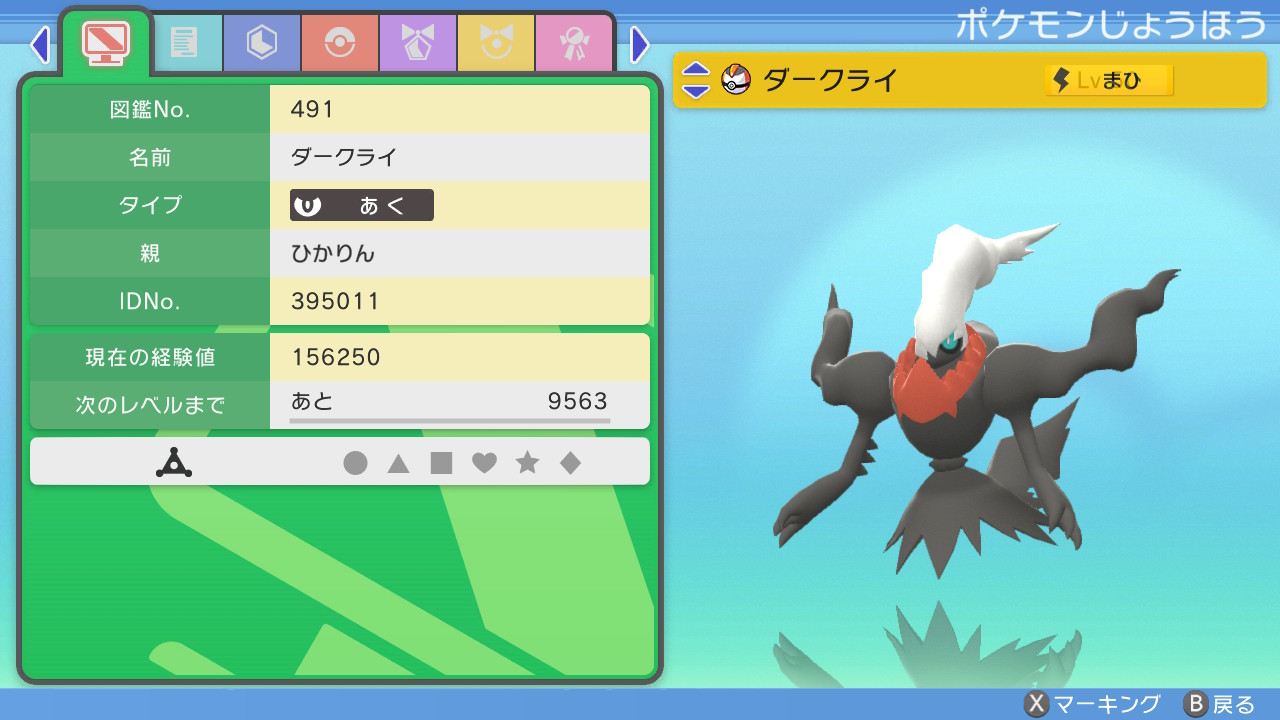Click the left blue arrow to switch tabs
The image size is (1280, 720).
point(38,44)
